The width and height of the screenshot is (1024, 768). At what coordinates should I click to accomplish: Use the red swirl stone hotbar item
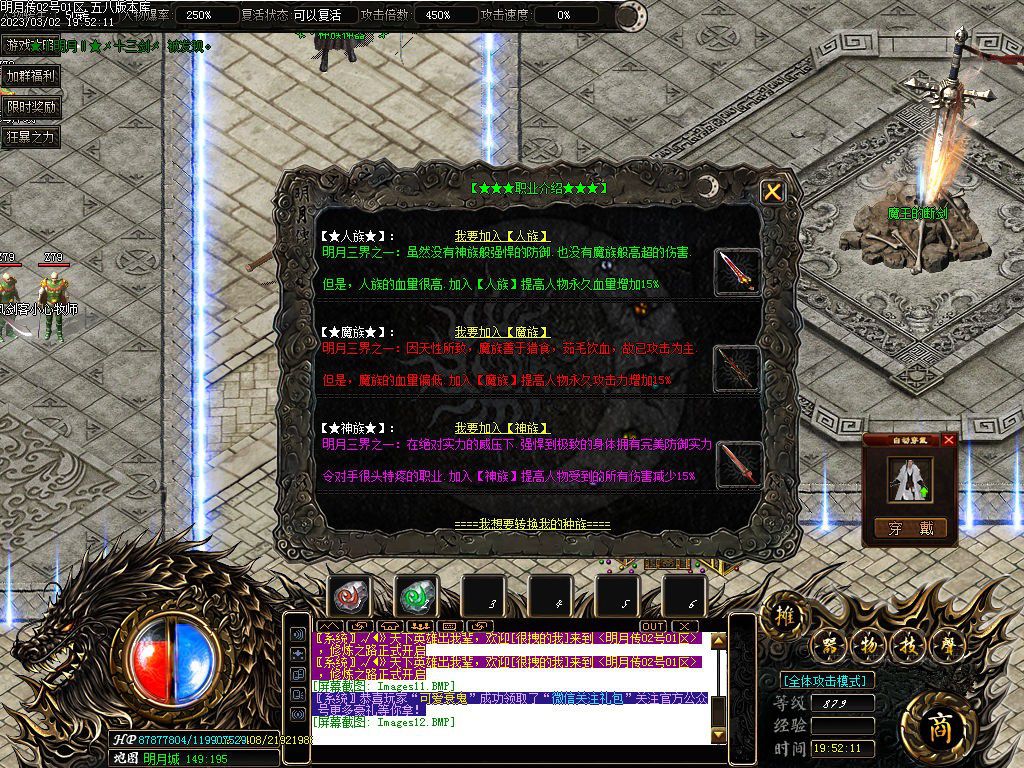[x=350, y=597]
